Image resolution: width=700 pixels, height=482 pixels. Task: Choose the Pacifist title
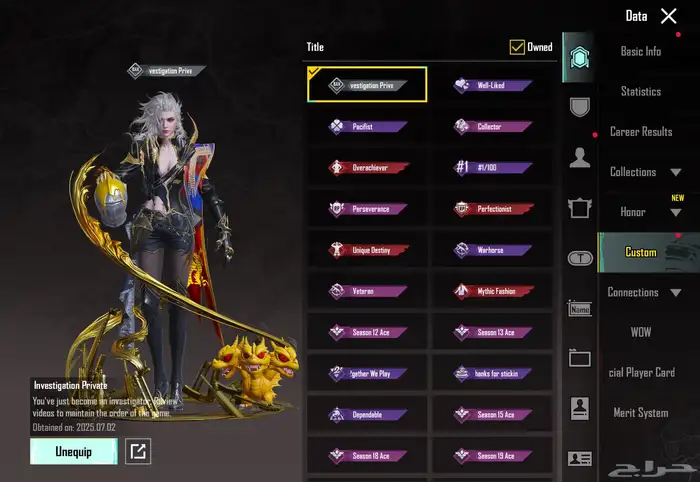pyautogui.click(x=366, y=127)
